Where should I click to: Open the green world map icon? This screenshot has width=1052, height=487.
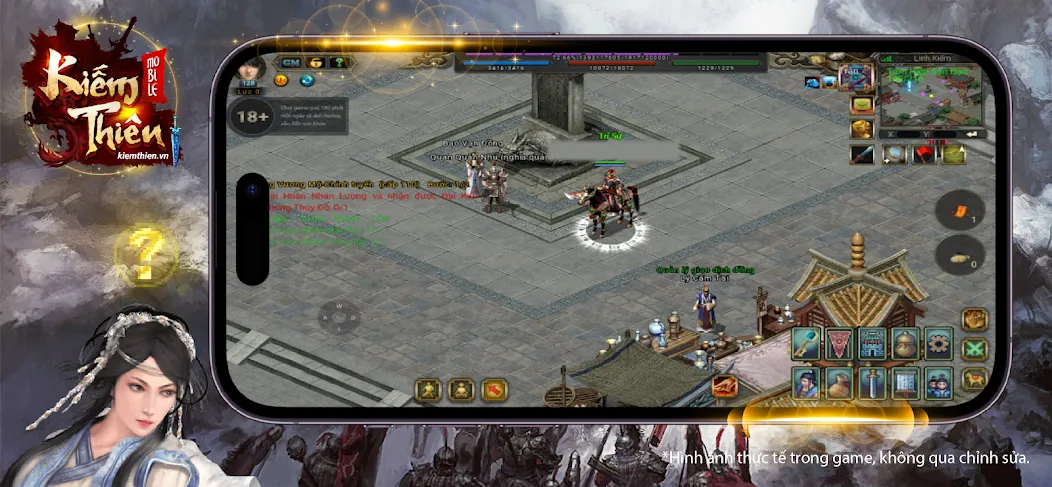[955, 154]
